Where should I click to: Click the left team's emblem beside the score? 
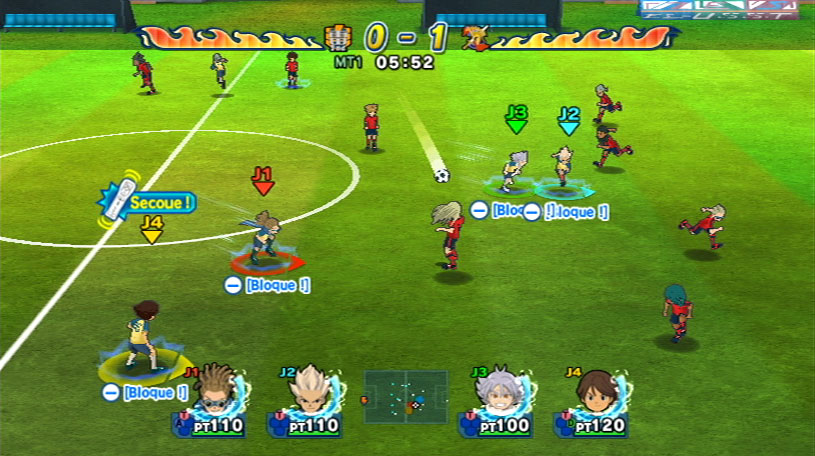(337, 39)
